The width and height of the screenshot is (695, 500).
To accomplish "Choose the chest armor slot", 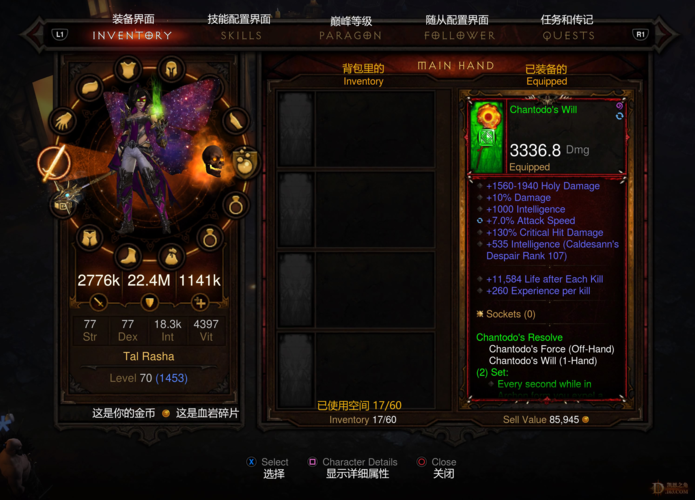I will coord(128,70).
